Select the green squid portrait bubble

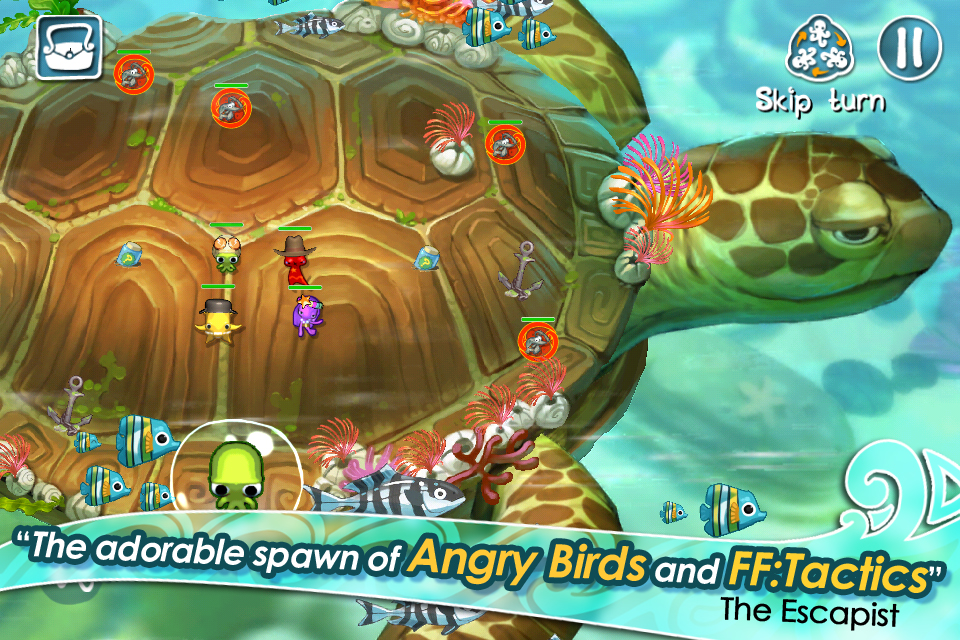click(236, 468)
